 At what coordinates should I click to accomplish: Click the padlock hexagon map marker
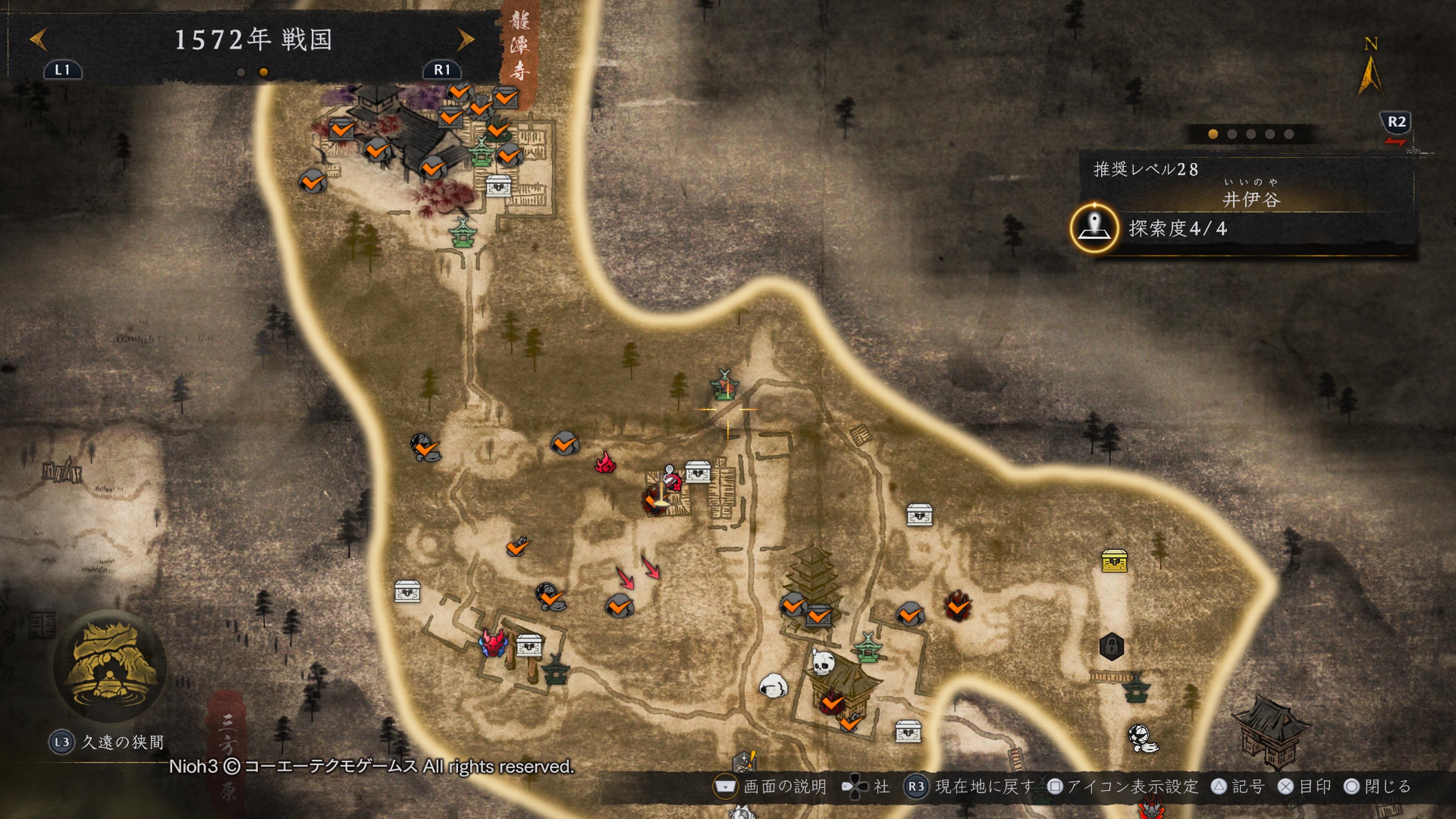point(1111,646)
